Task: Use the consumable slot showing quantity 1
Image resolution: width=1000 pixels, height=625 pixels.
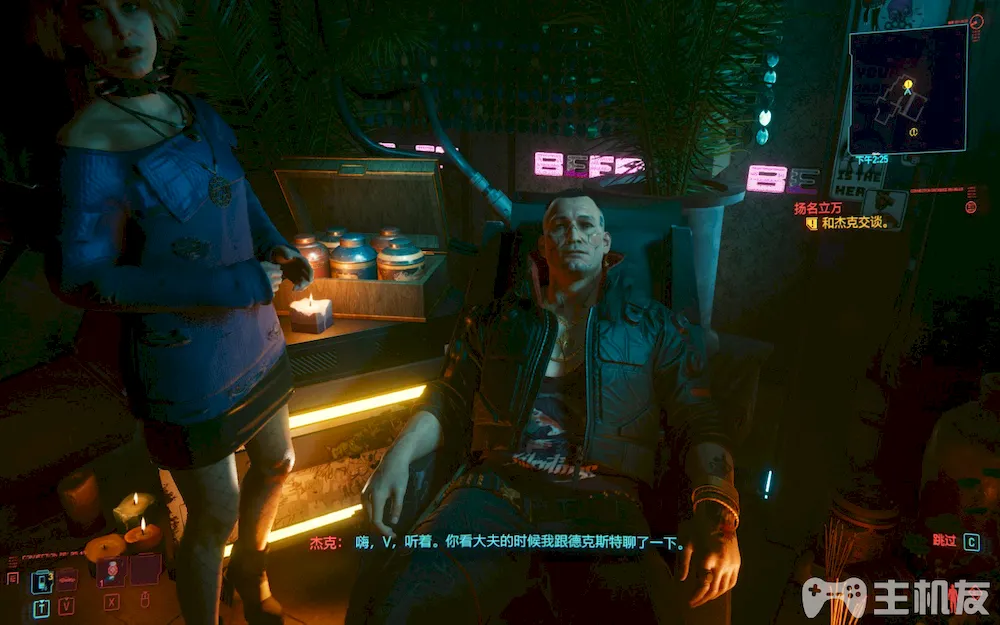Action: click(111, 572)
